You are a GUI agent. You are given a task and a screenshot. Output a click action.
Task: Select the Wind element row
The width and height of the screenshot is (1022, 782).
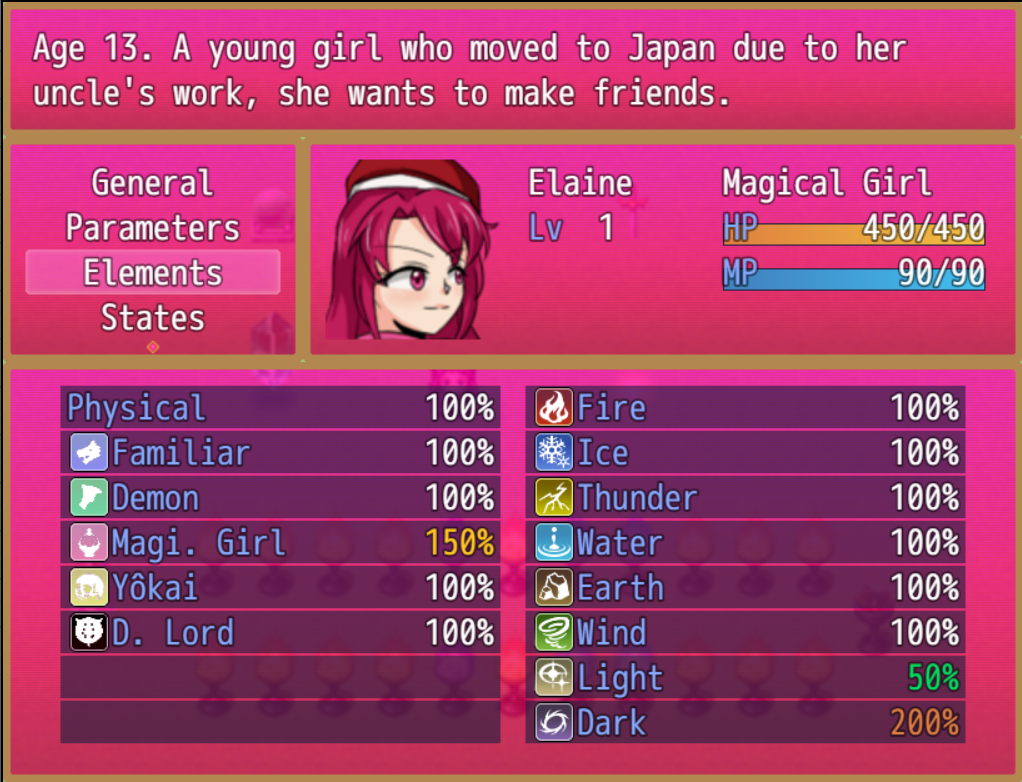[745, 633]
